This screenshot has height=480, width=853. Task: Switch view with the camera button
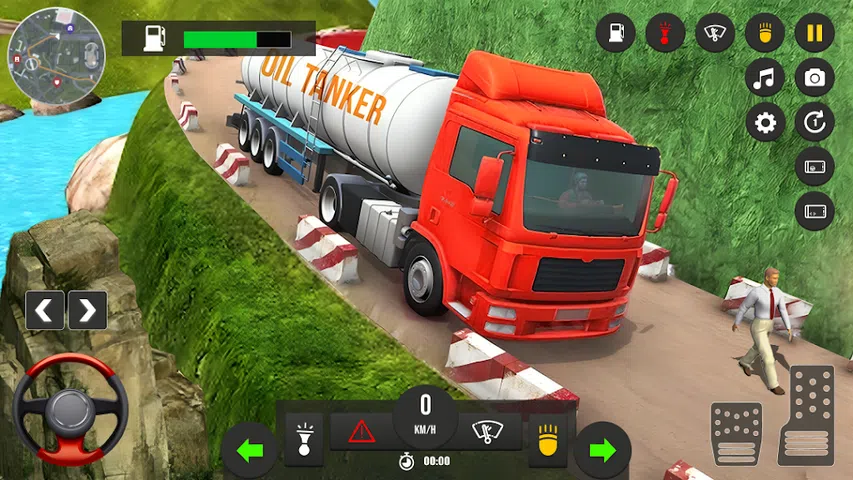pyautogui.click(x=814, y=78)
